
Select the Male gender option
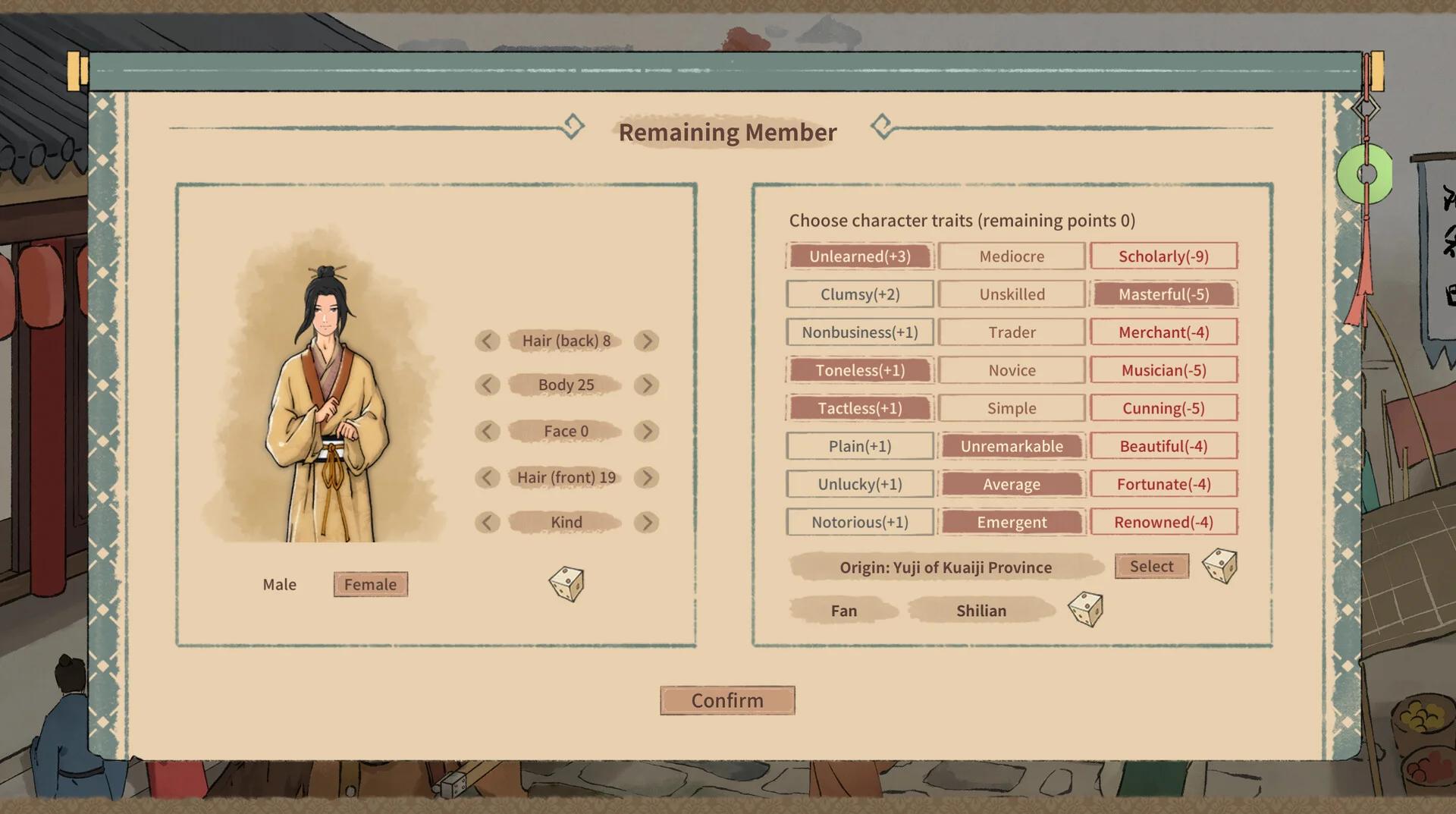tap(279, 584)
